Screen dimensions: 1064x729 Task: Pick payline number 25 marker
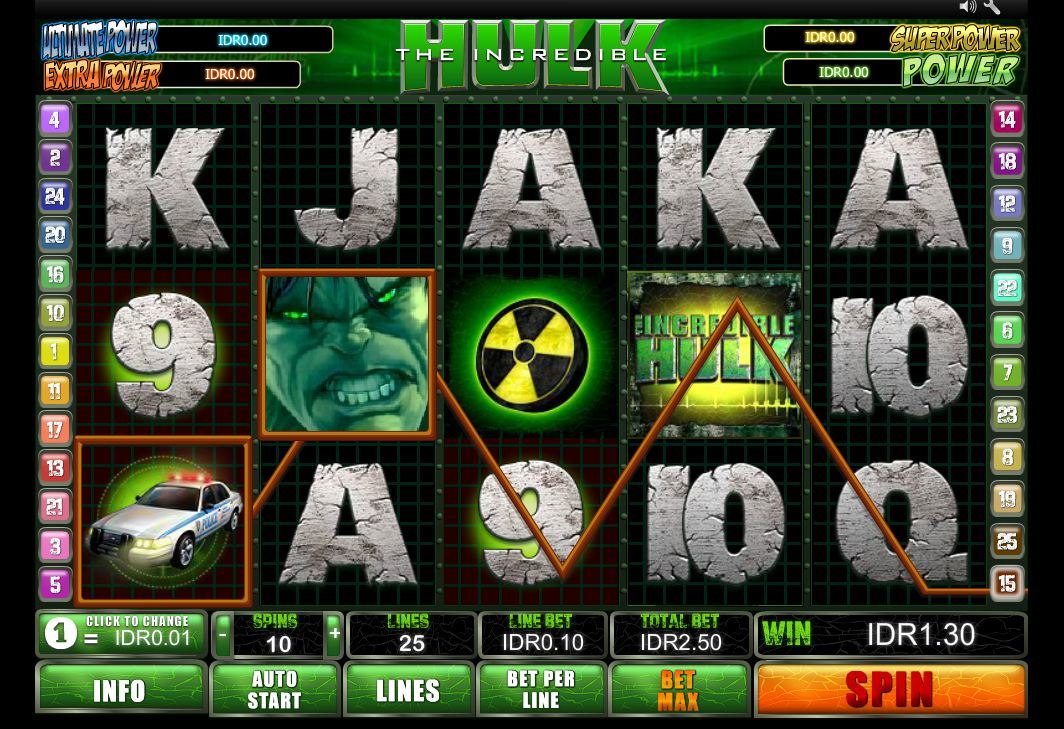point(1007,541)
